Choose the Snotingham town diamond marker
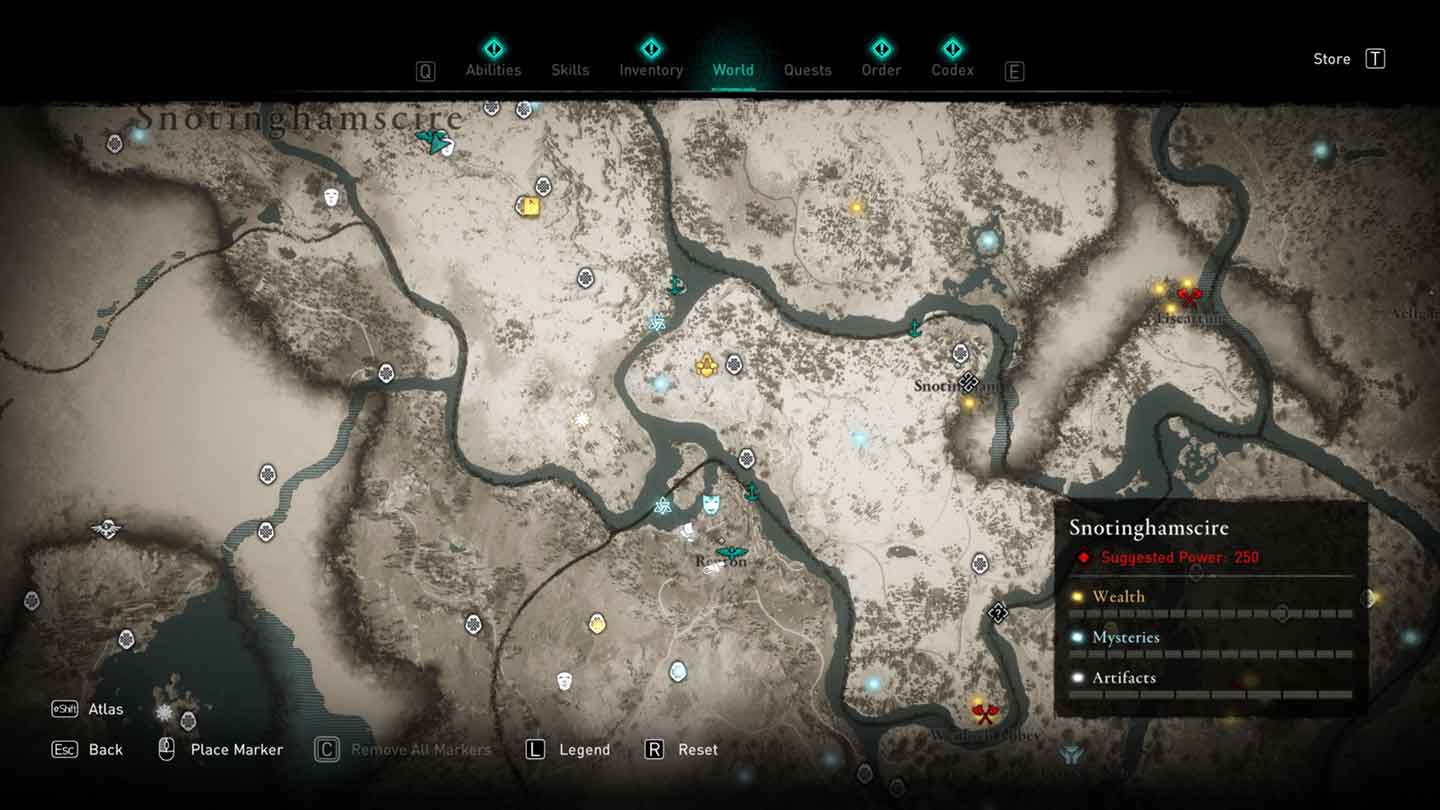Screen dimensions: 1440x810 967,381
